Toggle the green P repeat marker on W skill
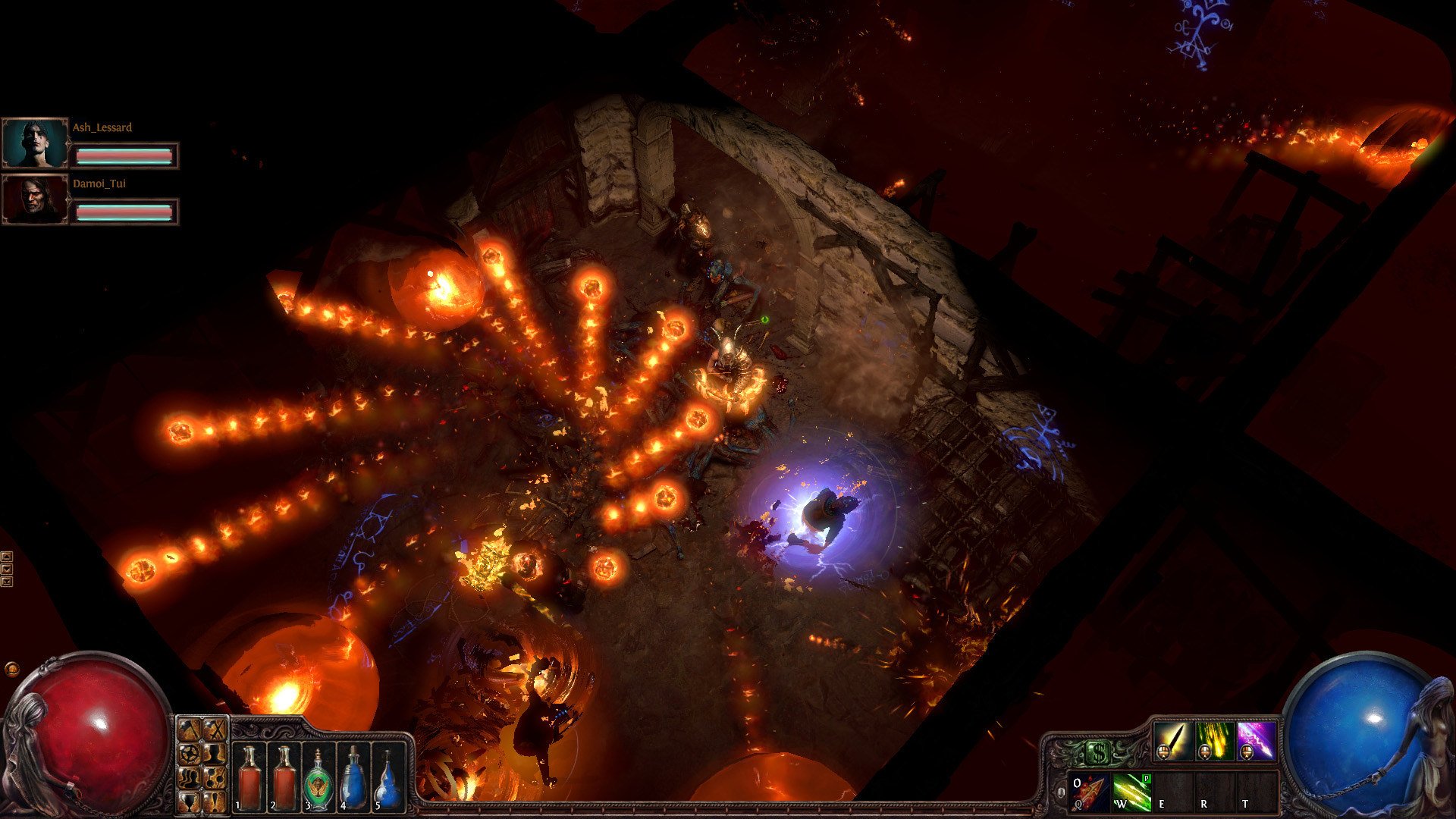This screenshot has height=819, width=1456. pyautogui.click(x=1146, y=779)
